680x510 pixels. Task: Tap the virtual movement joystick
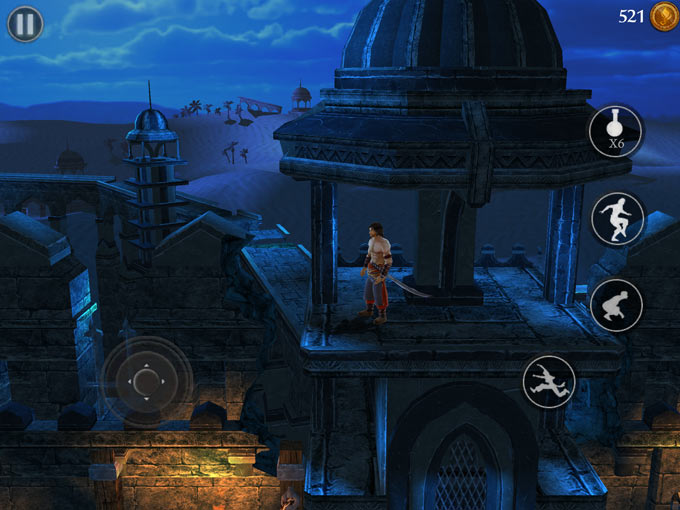tap(146, 382)
